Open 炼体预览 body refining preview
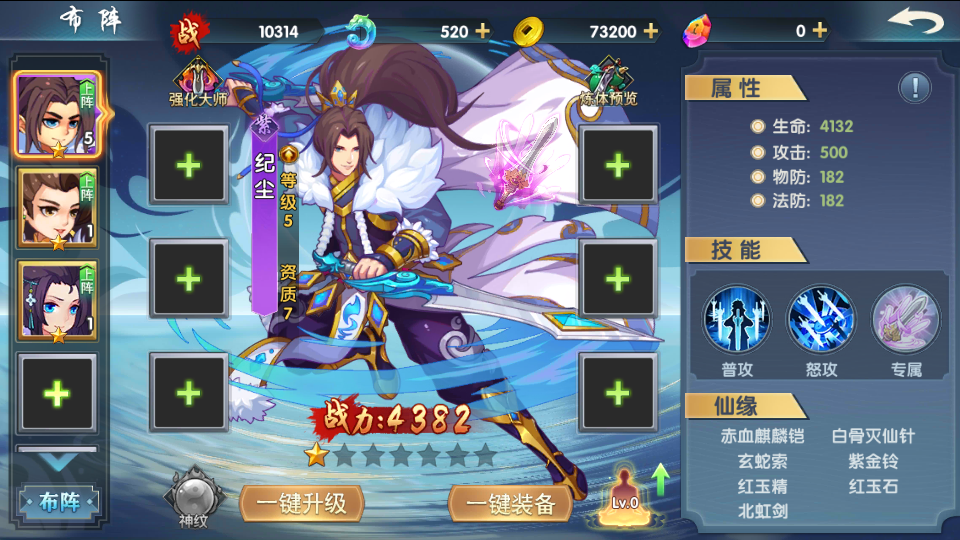 [x=608, y=80]
